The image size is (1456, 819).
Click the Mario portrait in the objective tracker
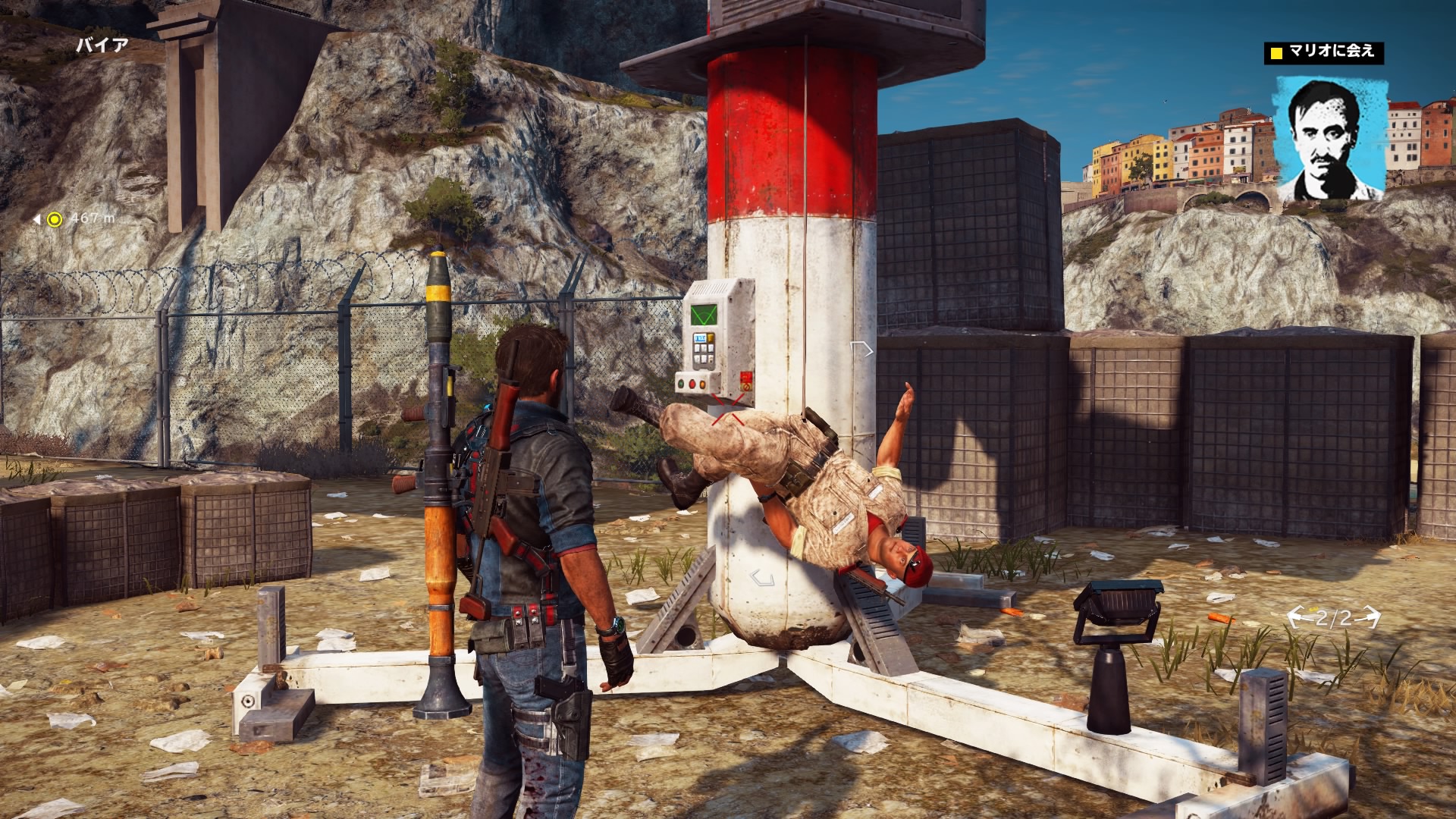(x=1330, y=139)
